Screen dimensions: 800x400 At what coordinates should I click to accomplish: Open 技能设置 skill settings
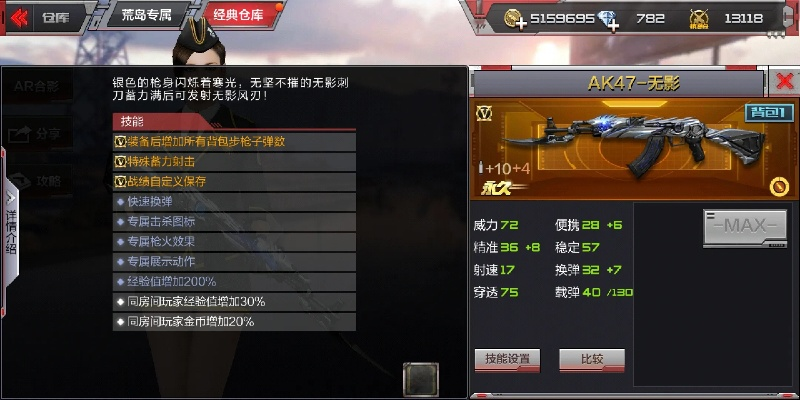pyautogui.click(x=508, y=358)
